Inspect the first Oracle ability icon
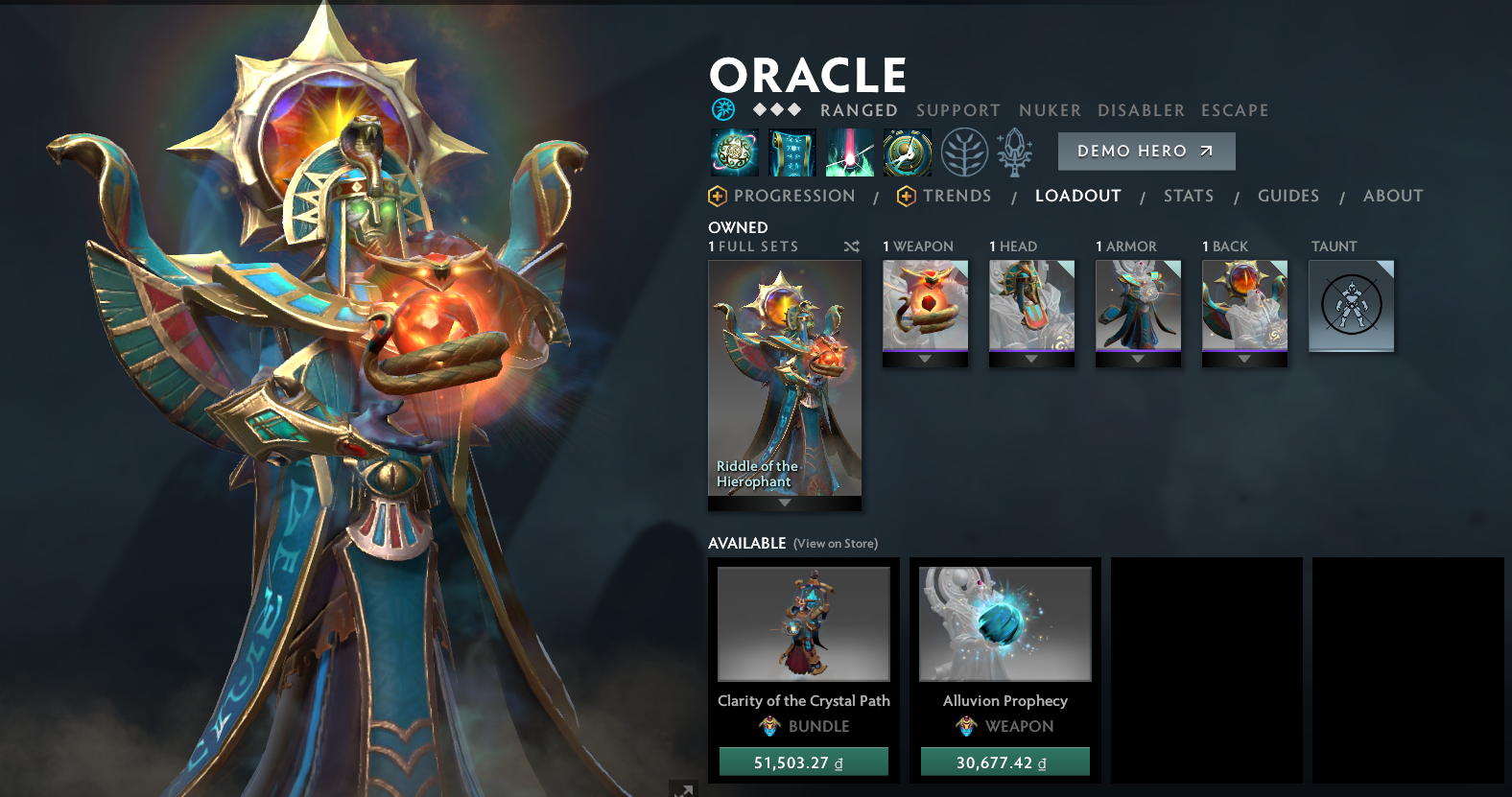Screen dimensions: 1512x797 pyautogui.click(x=735, y=152)
